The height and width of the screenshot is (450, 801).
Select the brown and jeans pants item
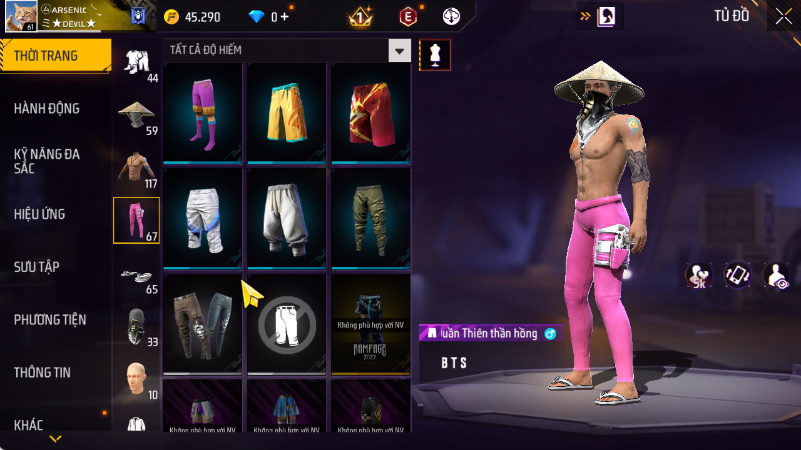coord(204,322)
